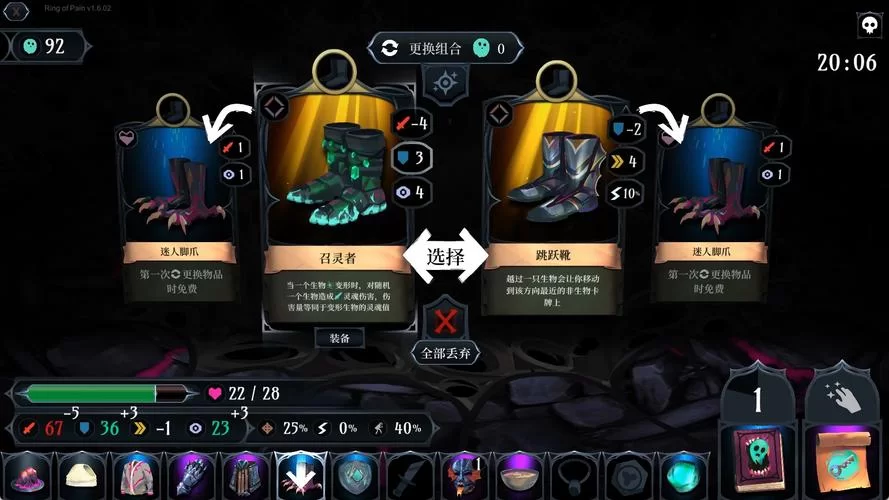Select the blue demon mask slot
Viewport: 889px width, 500px height.
[461, 475]
